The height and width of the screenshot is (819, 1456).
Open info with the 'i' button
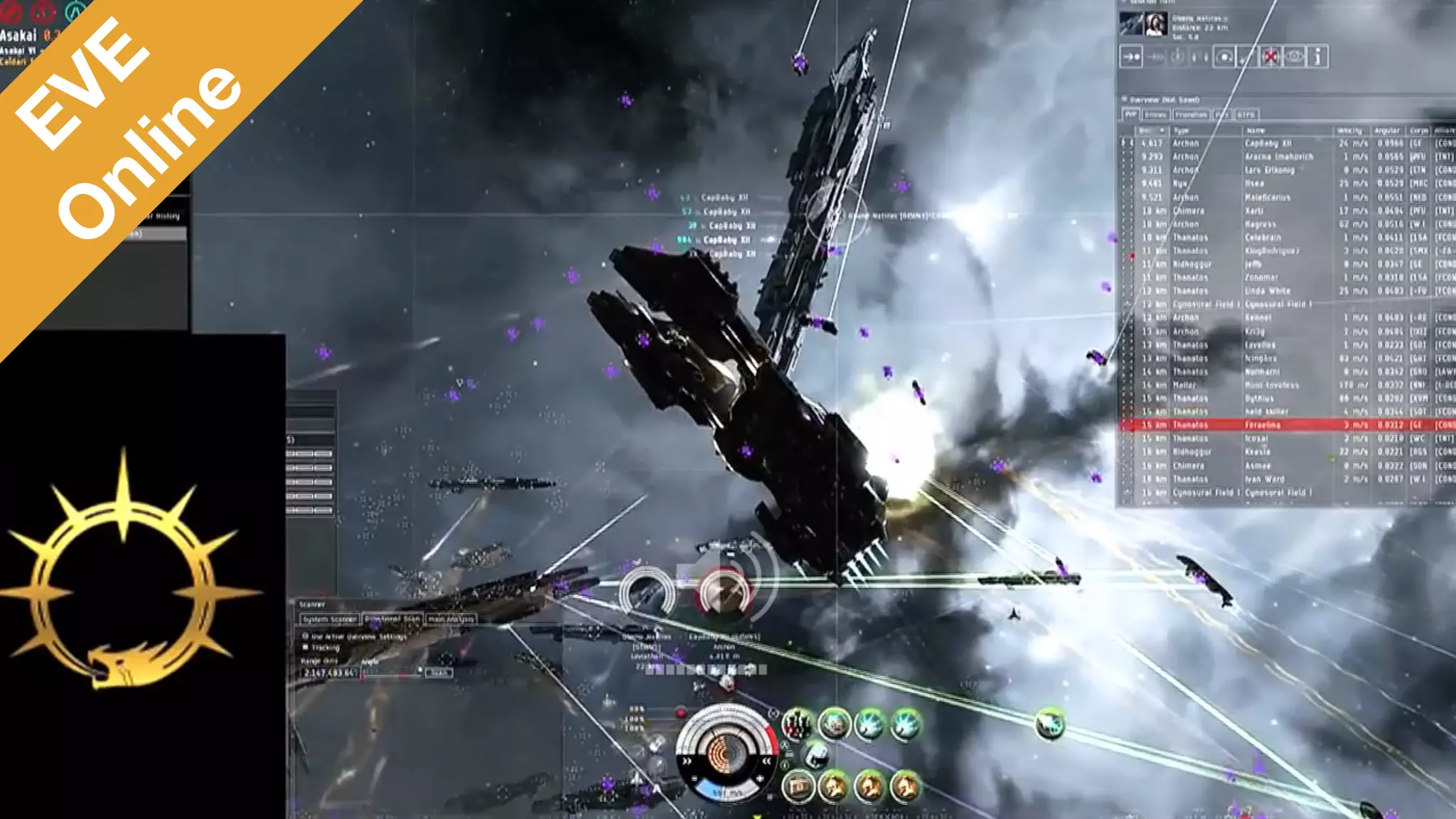(x=1317, y=57)
